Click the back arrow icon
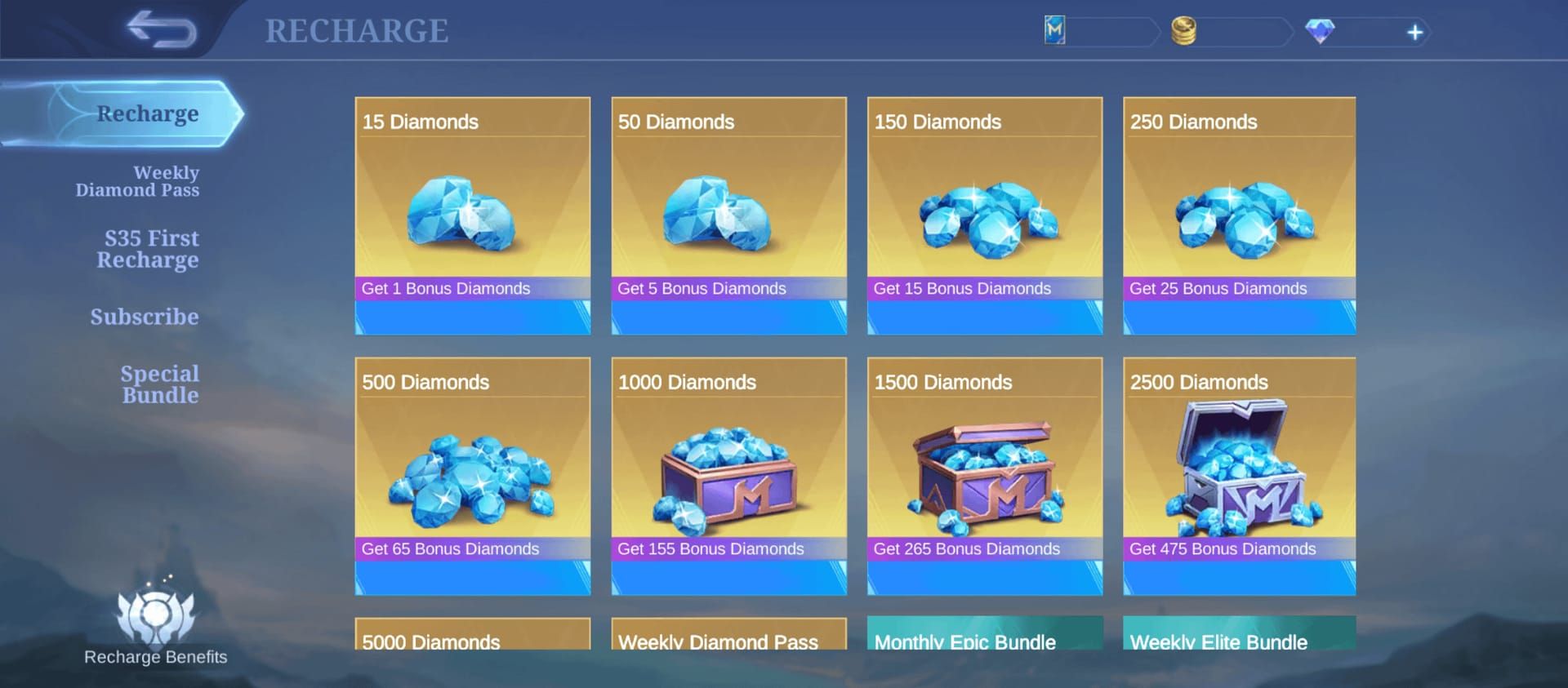Viewport: 1568px width, 688px height. coord(160,30)
